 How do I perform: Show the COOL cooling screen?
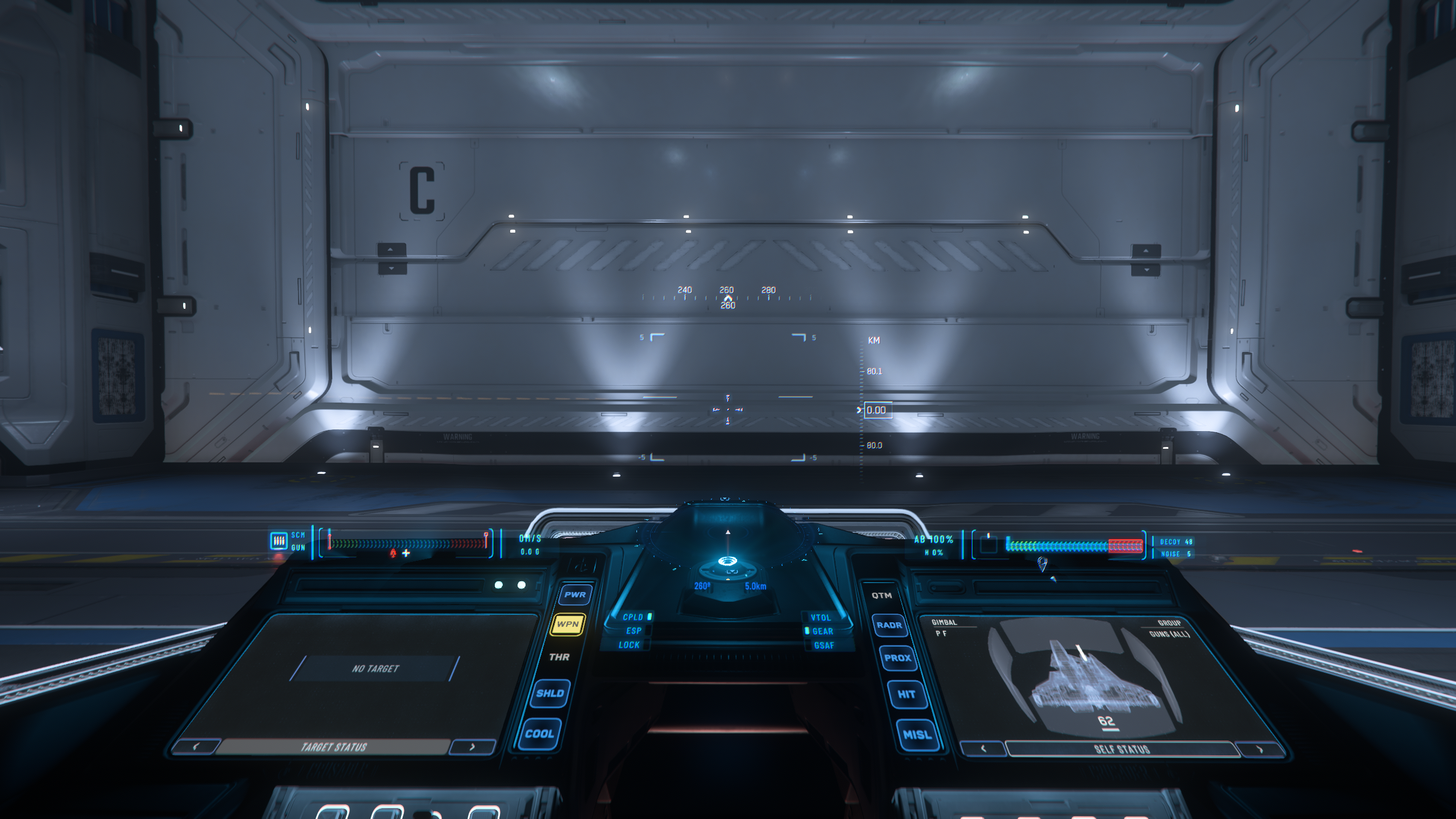[x=539, y=734]
